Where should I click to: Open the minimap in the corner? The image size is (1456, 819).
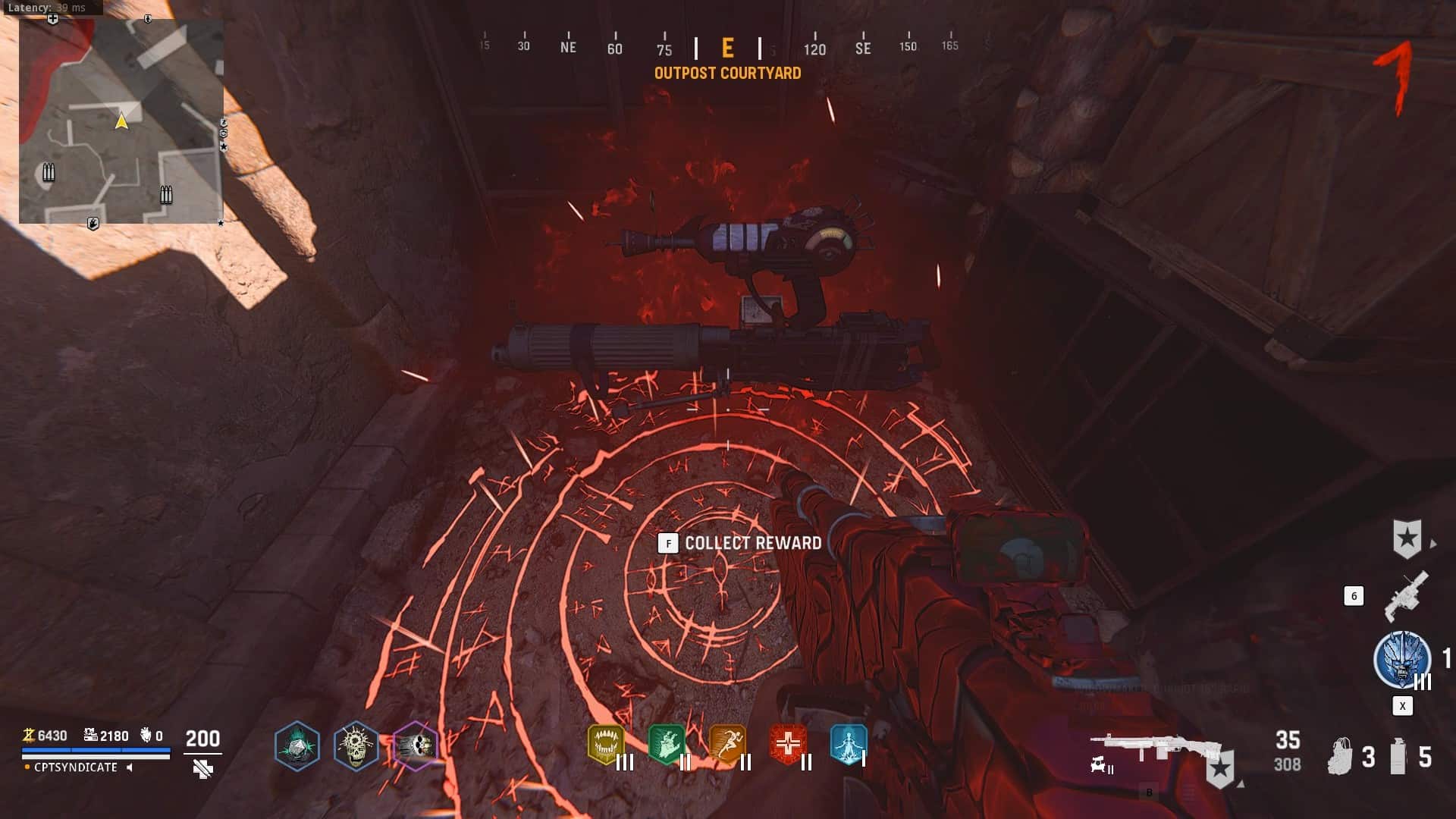click(121, 121)
